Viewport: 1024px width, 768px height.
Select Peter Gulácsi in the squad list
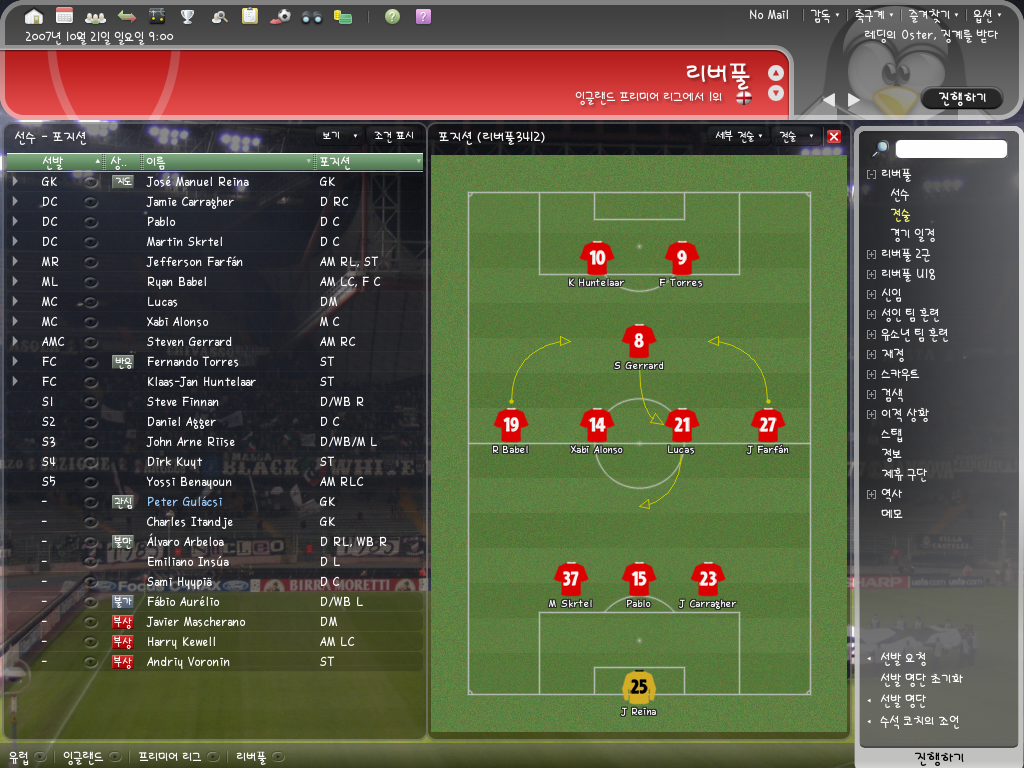[184, 502]
